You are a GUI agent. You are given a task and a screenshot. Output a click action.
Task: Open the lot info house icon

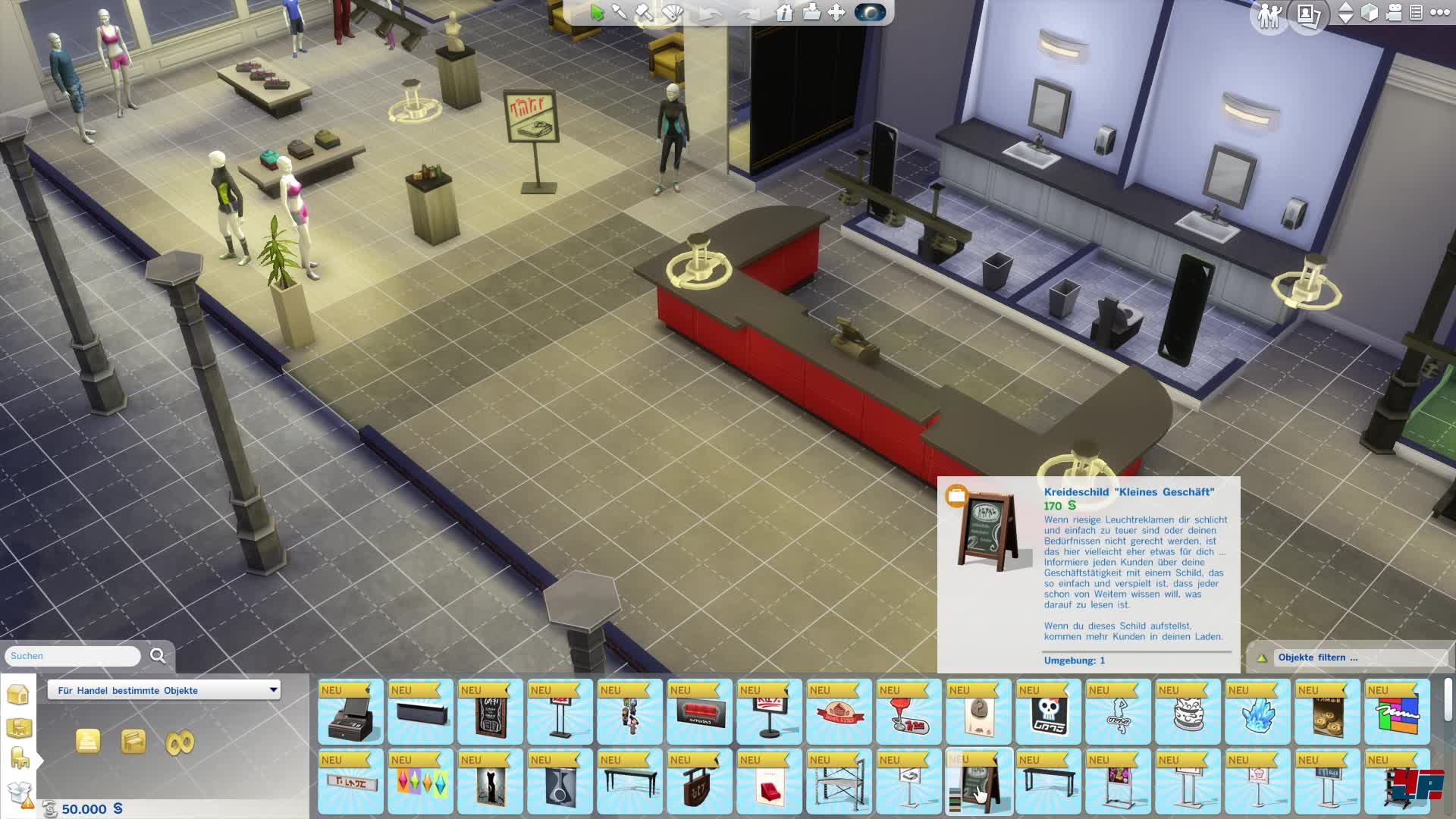[x=785, y=13]
